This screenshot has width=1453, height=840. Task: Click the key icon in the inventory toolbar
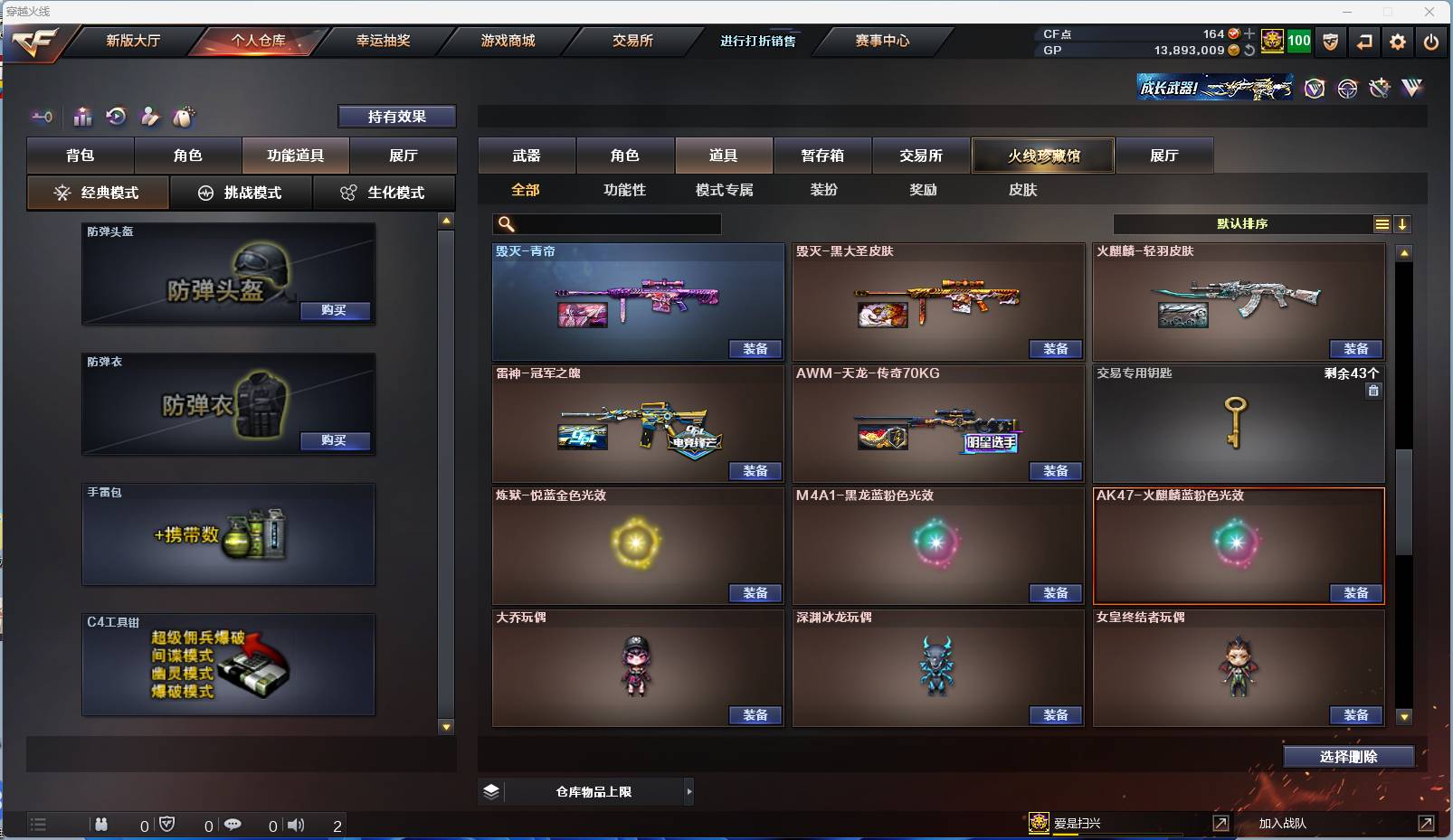[42, 117]
